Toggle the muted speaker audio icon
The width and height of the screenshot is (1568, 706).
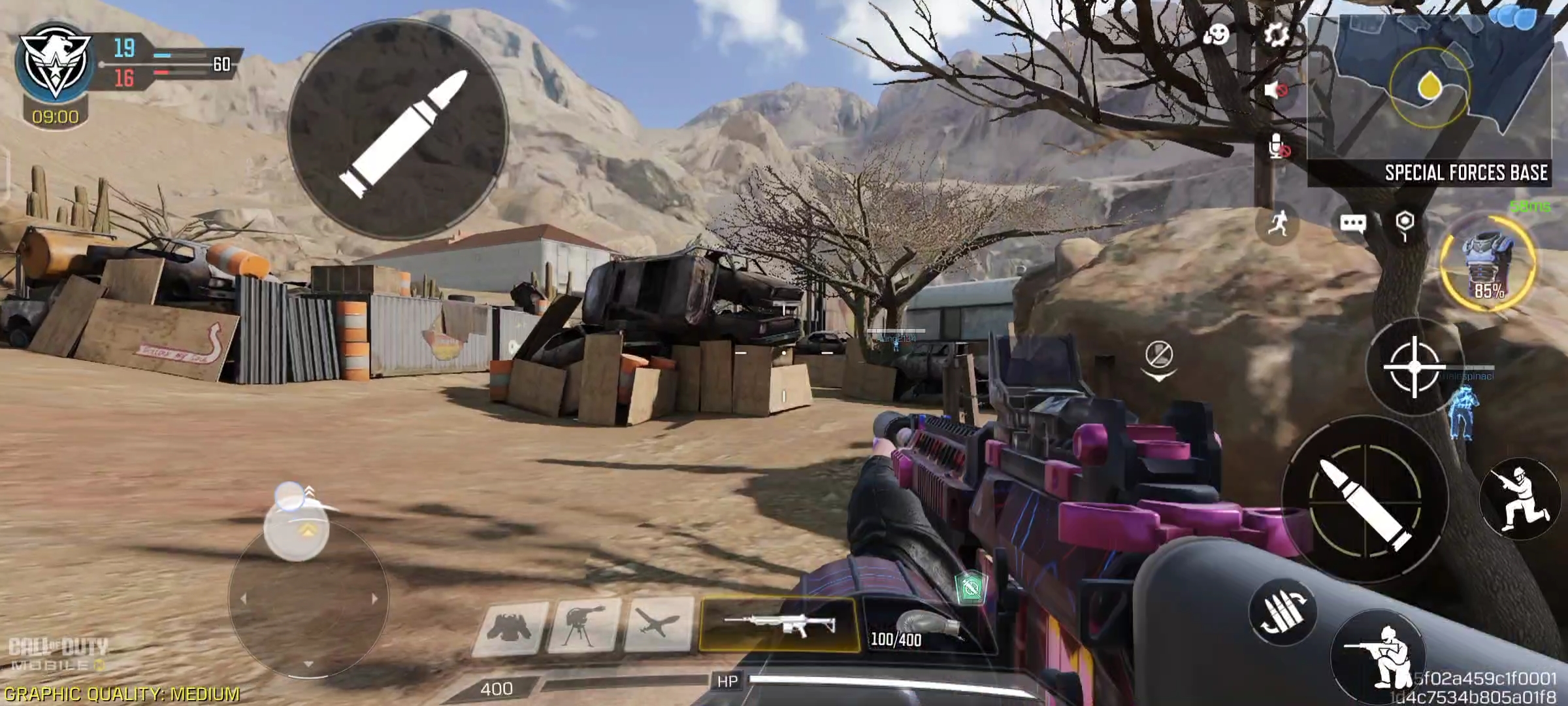click(x=1275, y=90)
